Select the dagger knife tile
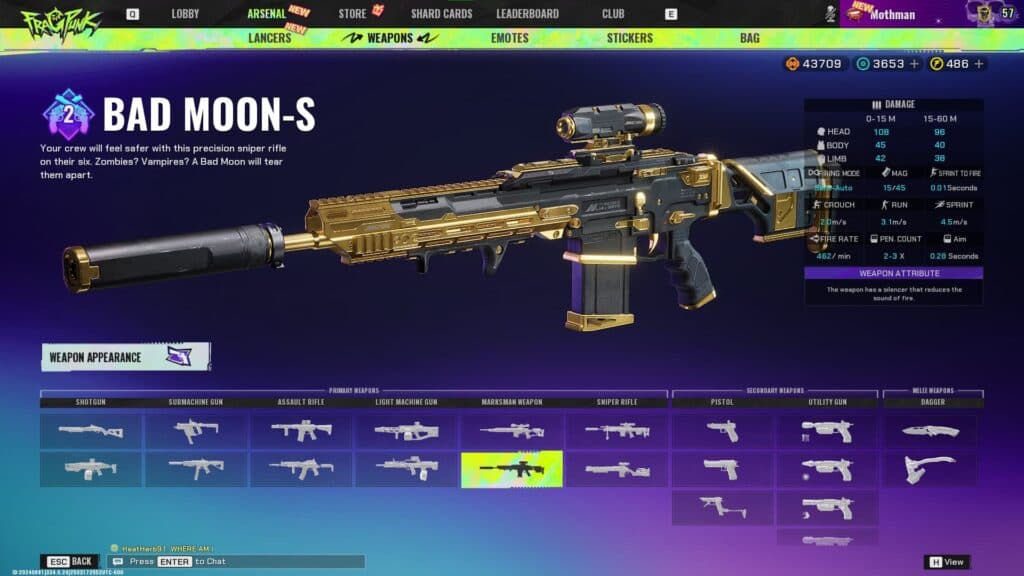This screenshot has height=576, width=1024. point(930,430)
